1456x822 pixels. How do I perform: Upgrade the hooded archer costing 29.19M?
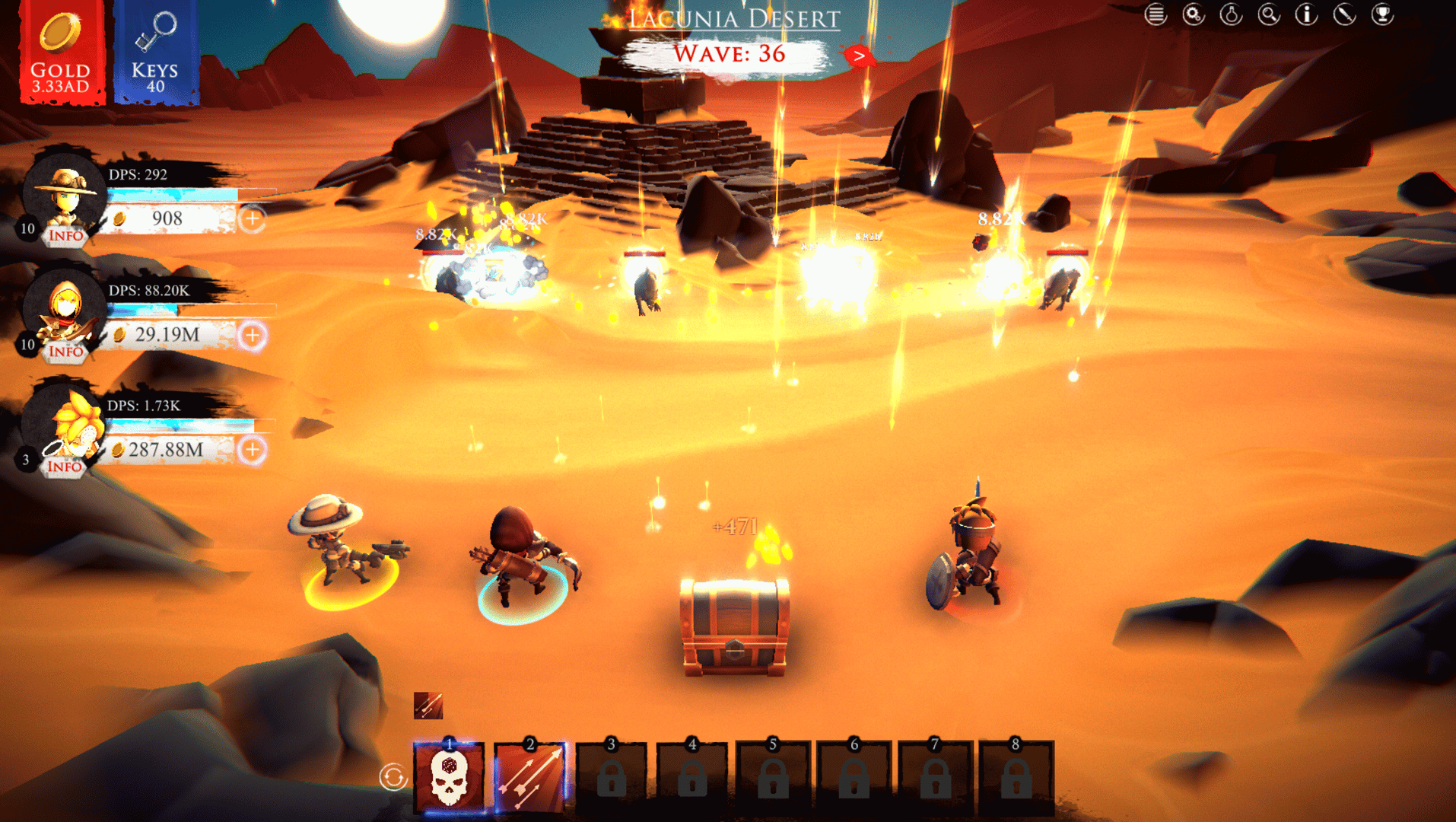pos(252,336)
